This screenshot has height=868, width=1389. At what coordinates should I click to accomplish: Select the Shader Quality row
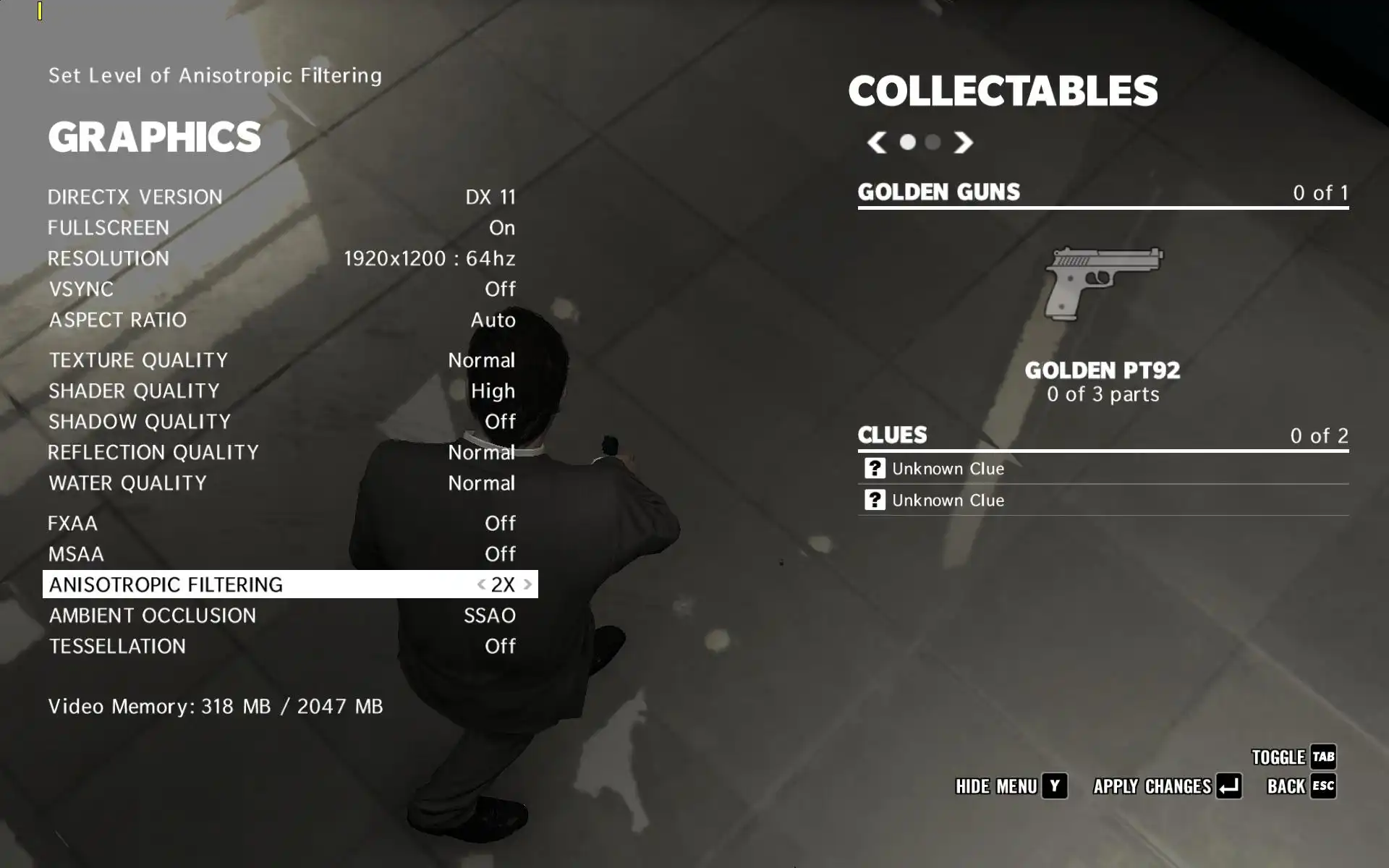pyautogui.click(x=282, y=391)
